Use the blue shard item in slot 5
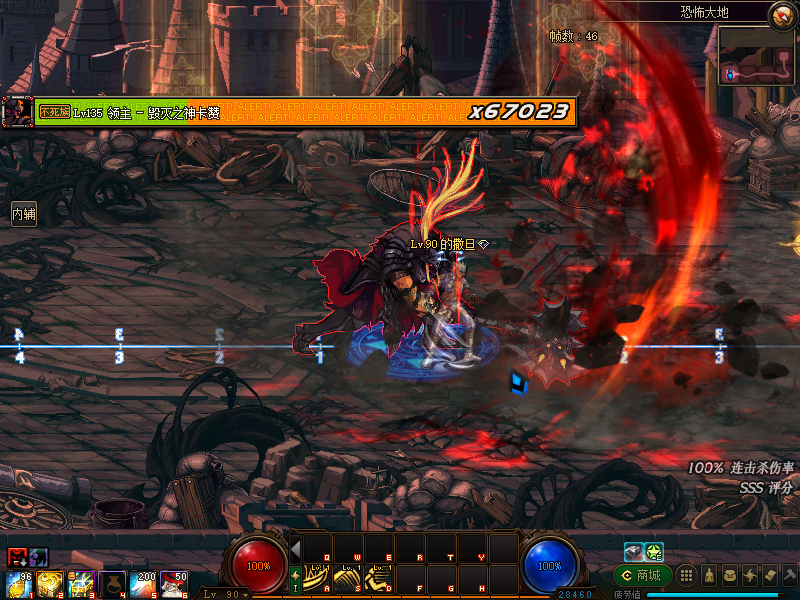Image resolution: width=800 pixels, height=600 pixels. (x=144, y=583)
